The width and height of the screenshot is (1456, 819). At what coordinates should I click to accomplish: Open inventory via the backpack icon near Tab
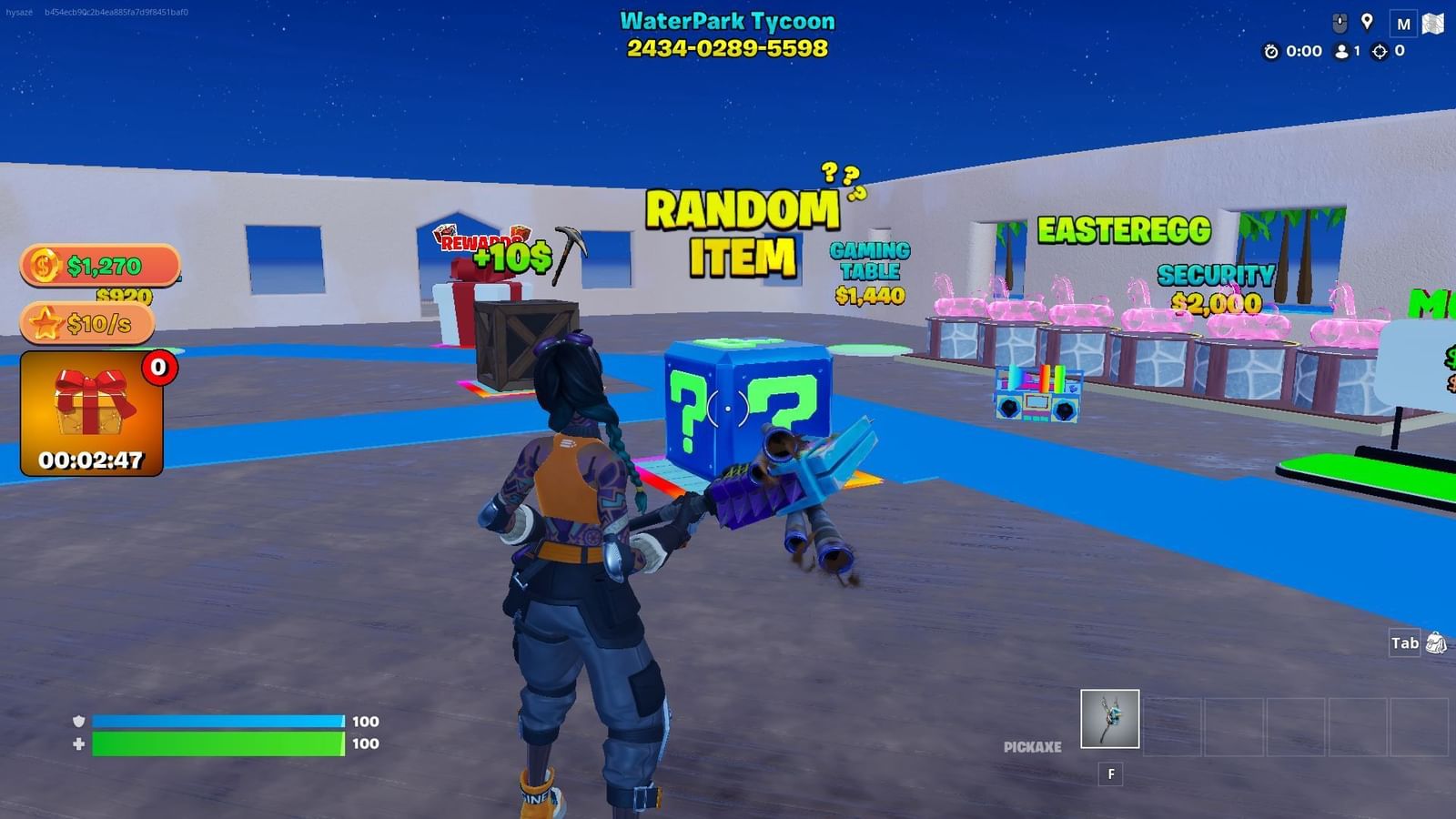pos(1439,643)
